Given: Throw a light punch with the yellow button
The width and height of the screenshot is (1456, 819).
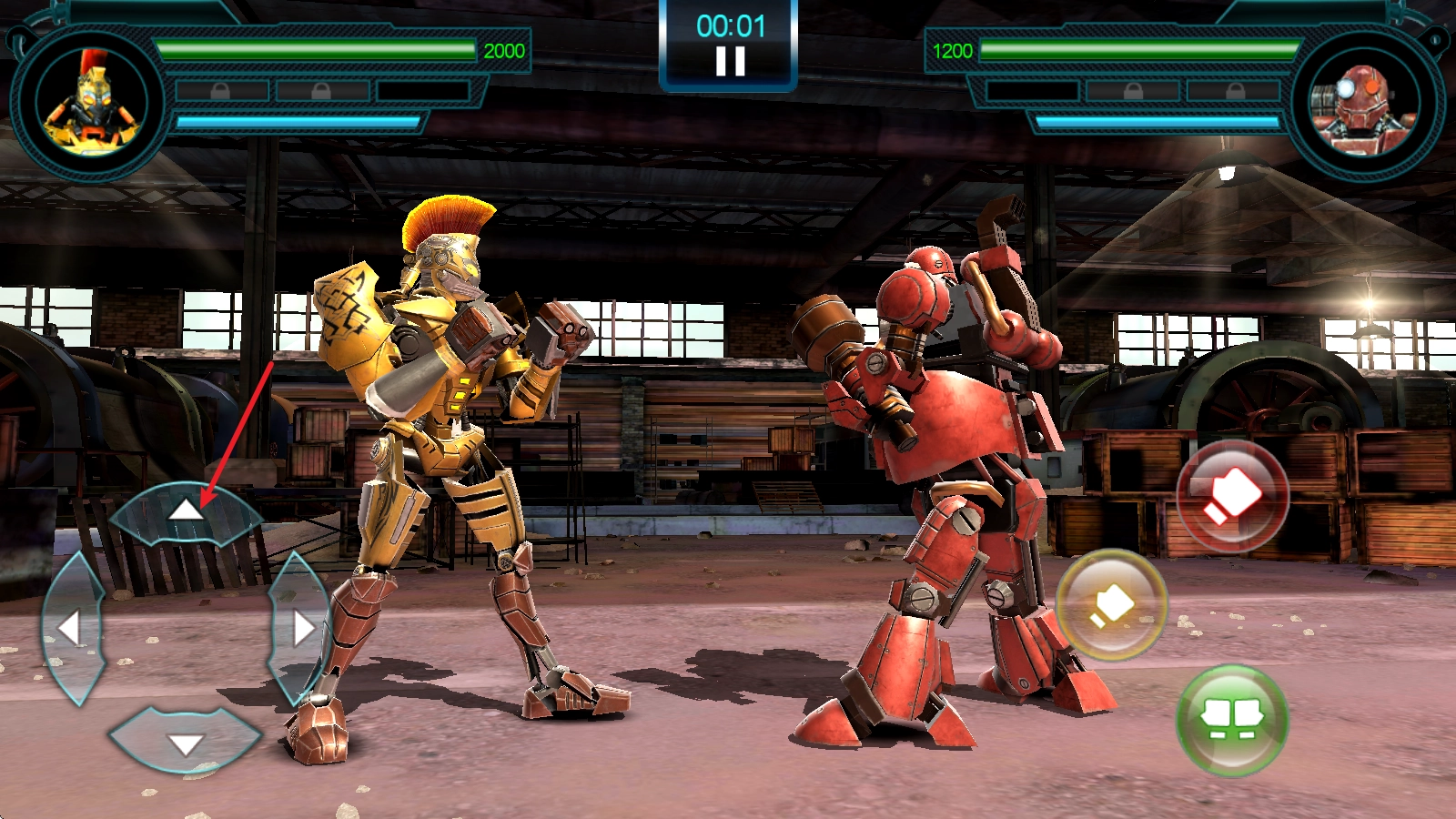Looking at the screenshot, I should pos(1111,604).
